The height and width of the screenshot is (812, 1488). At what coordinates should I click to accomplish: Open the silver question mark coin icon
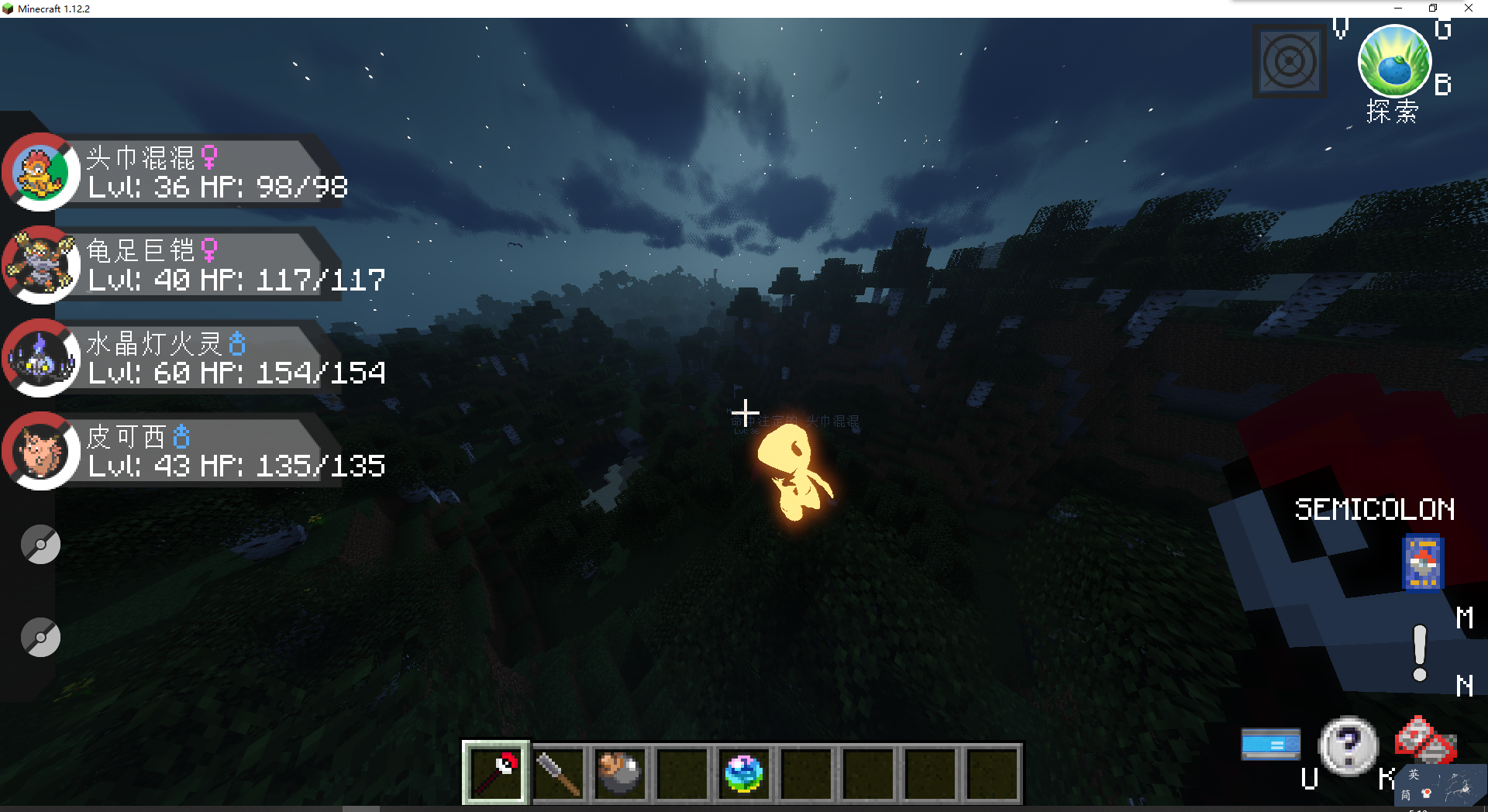coord(1348,745)
